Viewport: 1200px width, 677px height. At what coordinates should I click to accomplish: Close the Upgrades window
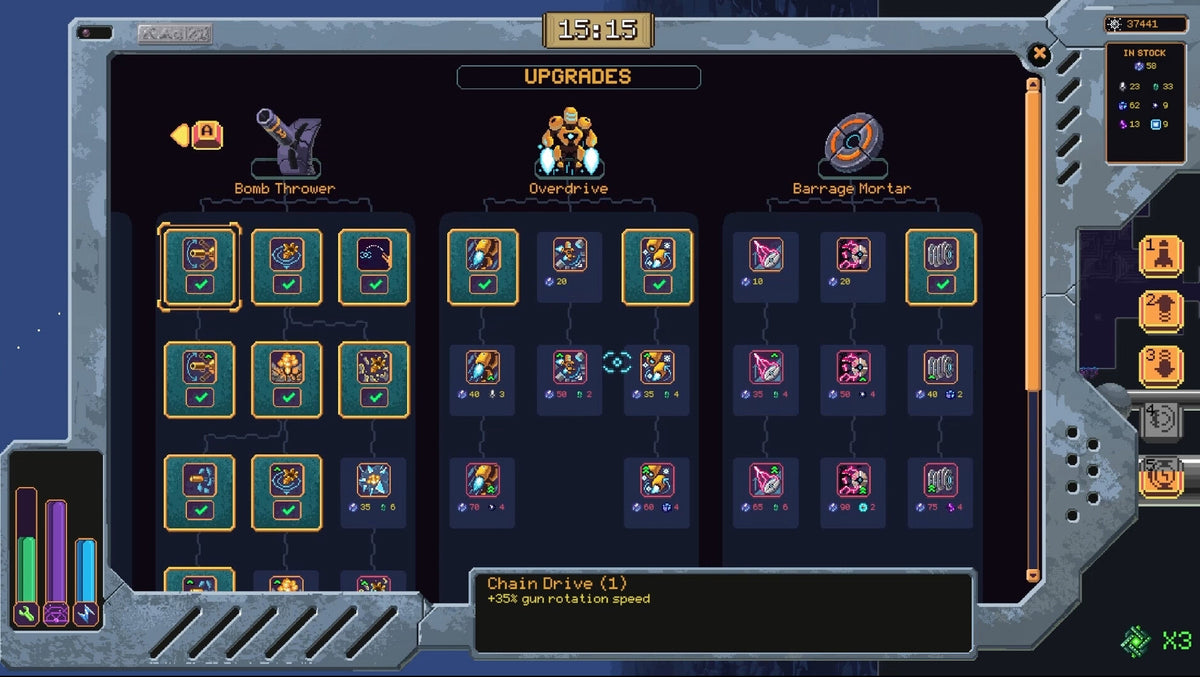[x=1039, y=54]
